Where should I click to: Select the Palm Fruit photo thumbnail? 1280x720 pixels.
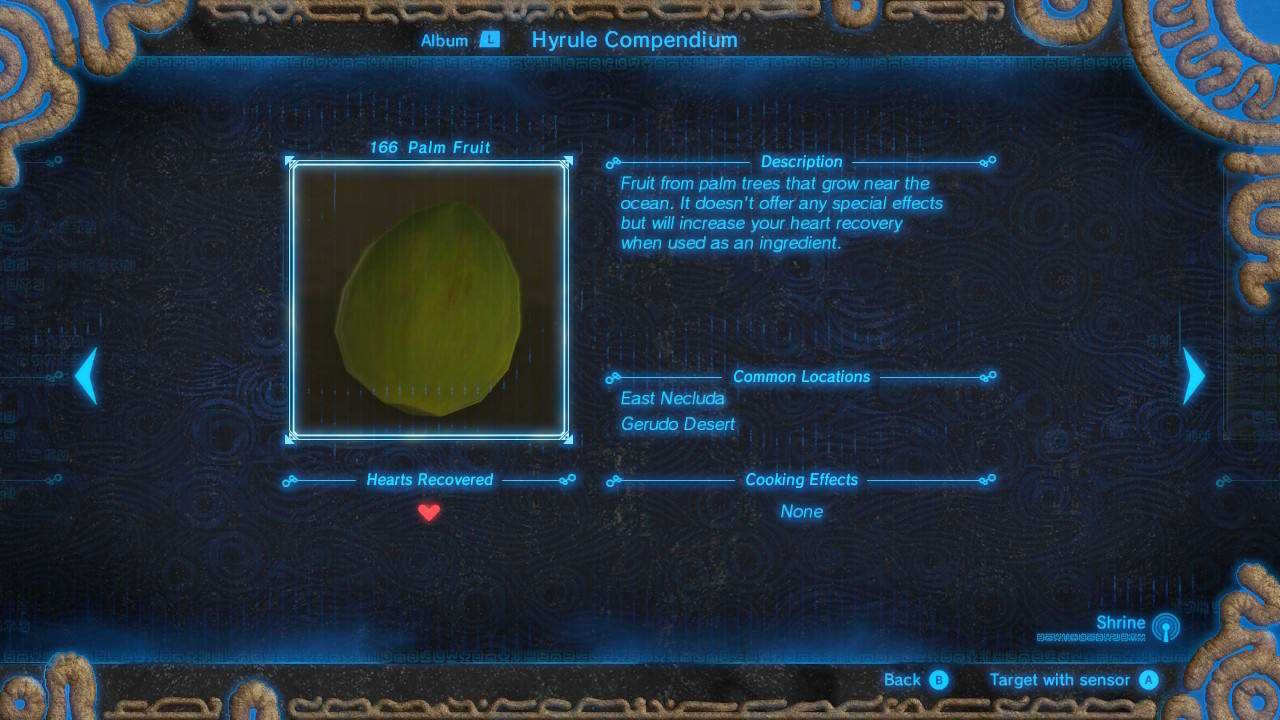pyautogui.click(x=430, y=300)
